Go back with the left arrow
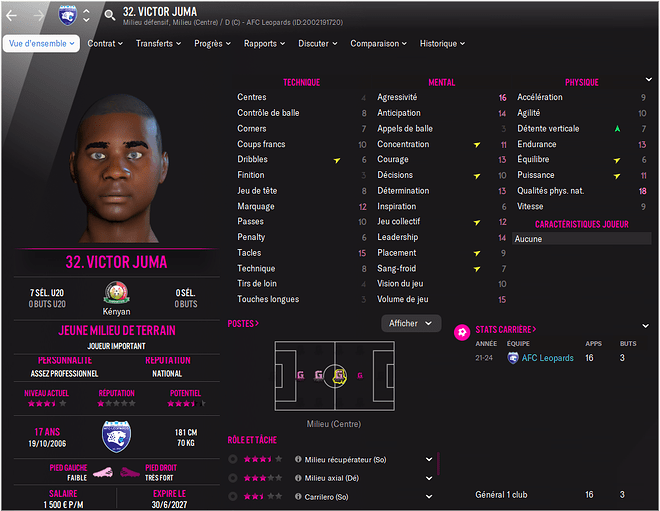Viewport: 660px width, 511px height. pos(13,15)
